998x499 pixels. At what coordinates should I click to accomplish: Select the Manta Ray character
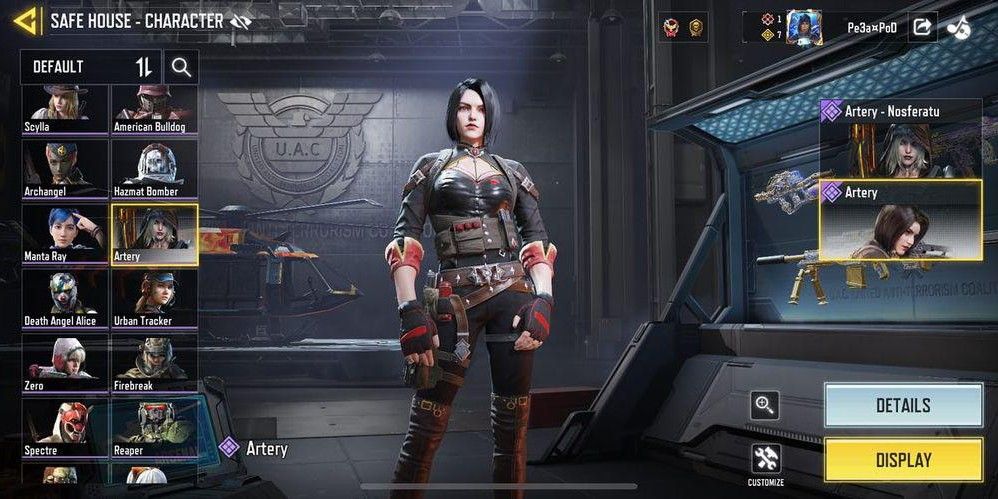coord(66,234)
